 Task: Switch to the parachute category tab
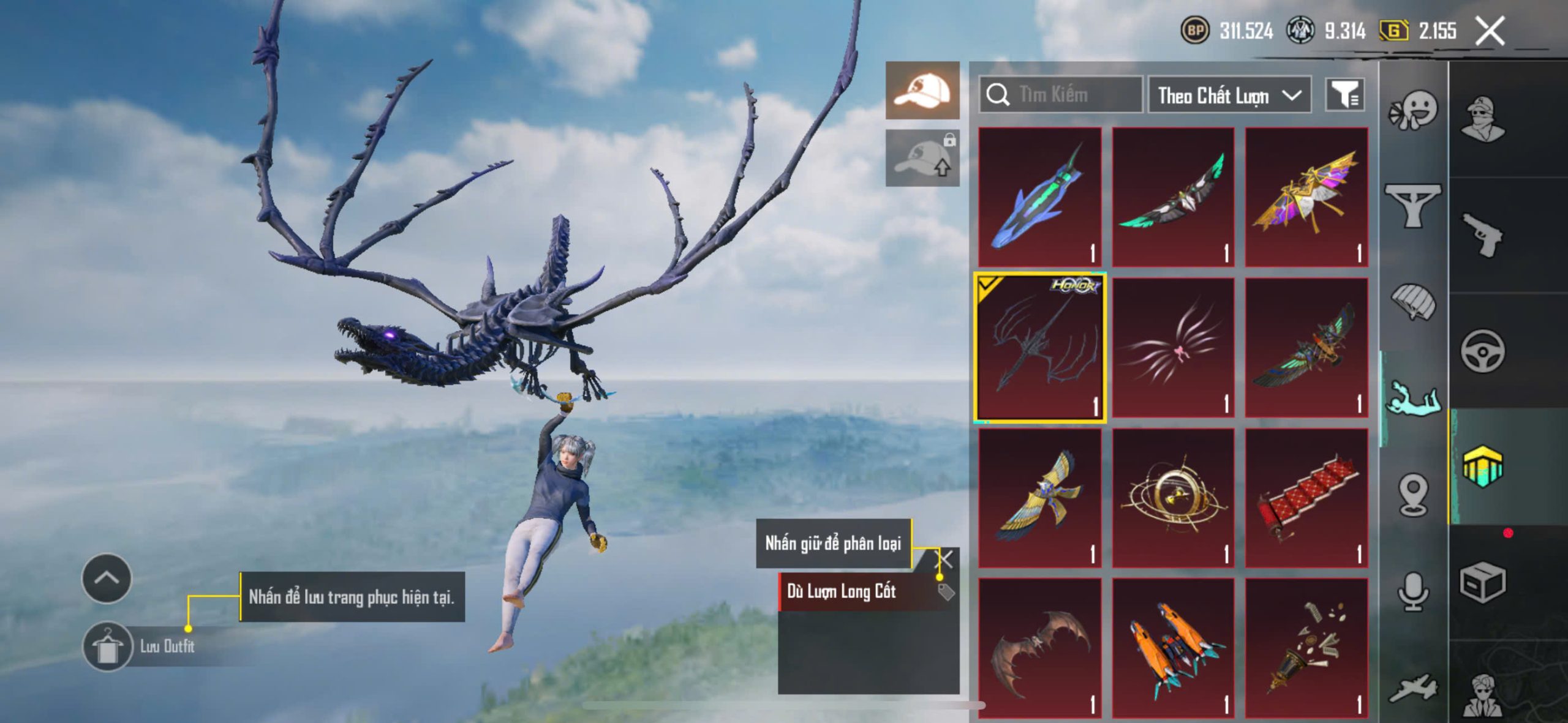1413,301
